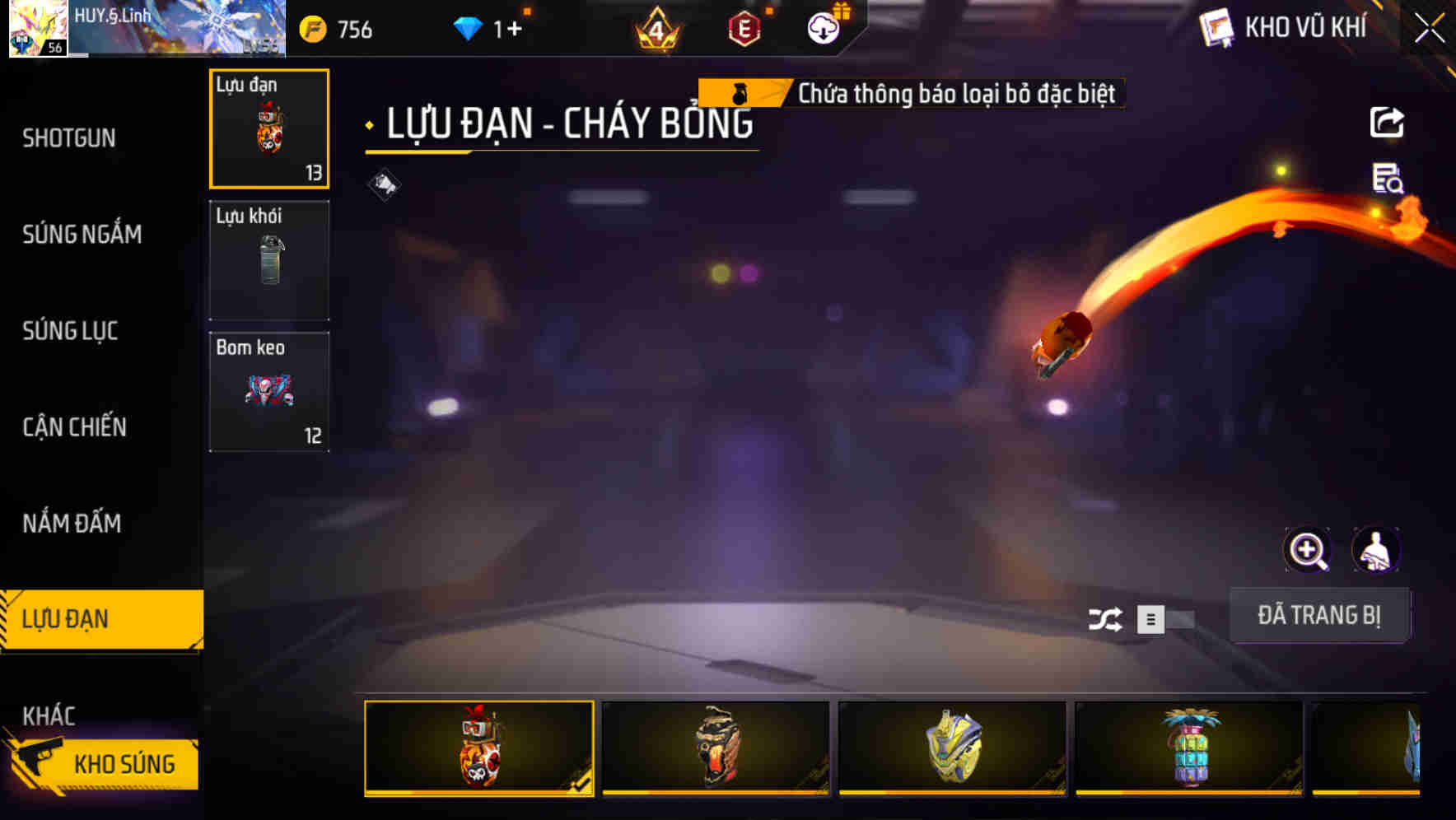The width and height of the screenshot is (1456, 820).
Task: Click the magnifying glass zoom-in icon
Action: pyautogui.click(x=1309, y=550)
